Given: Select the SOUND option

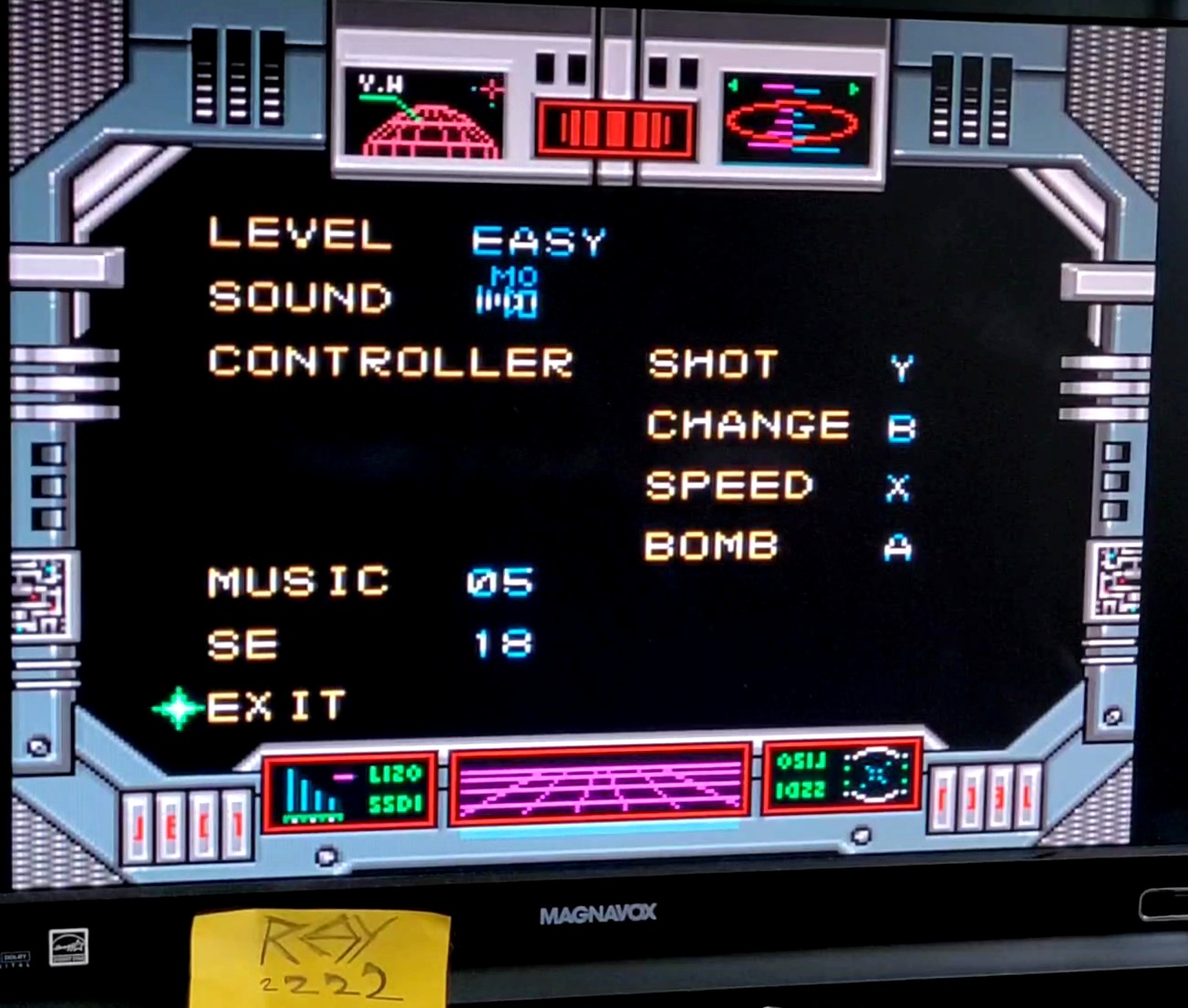Looking at the screenshot, I should coord(299,298).
